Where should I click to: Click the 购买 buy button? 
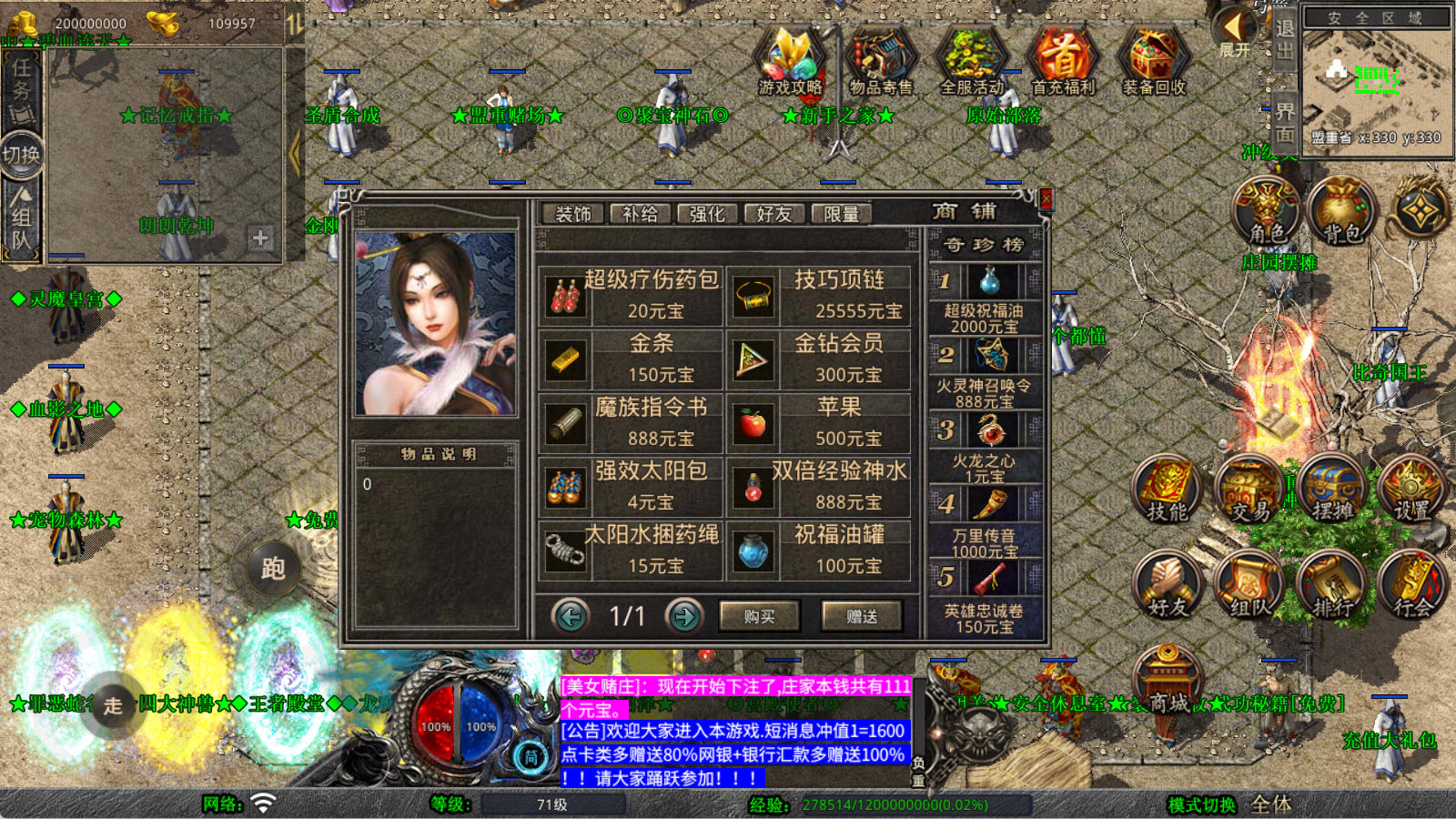coord(759,616)
